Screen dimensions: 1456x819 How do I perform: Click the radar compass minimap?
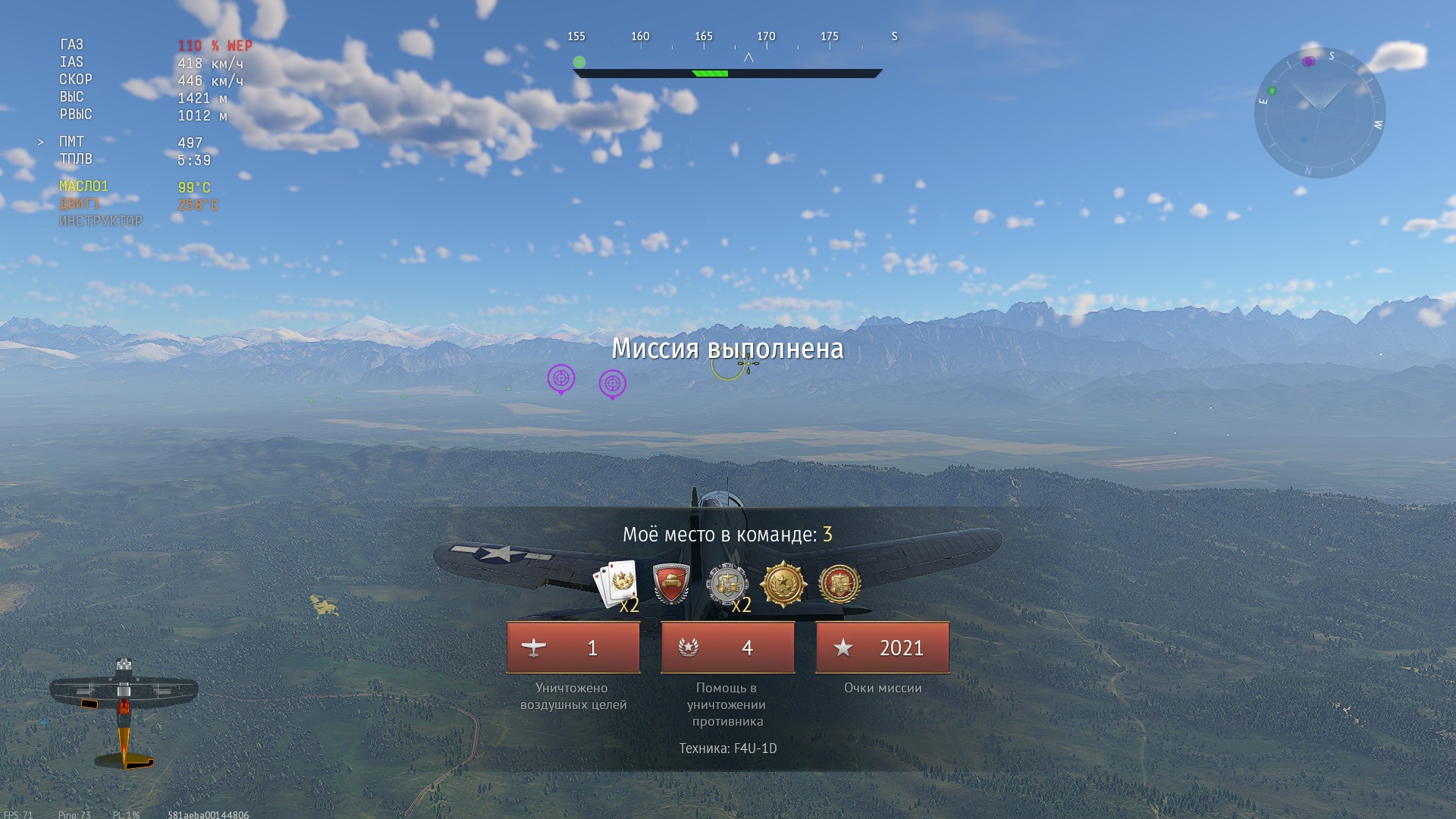pyautogui.click(x=1319, y=114)
